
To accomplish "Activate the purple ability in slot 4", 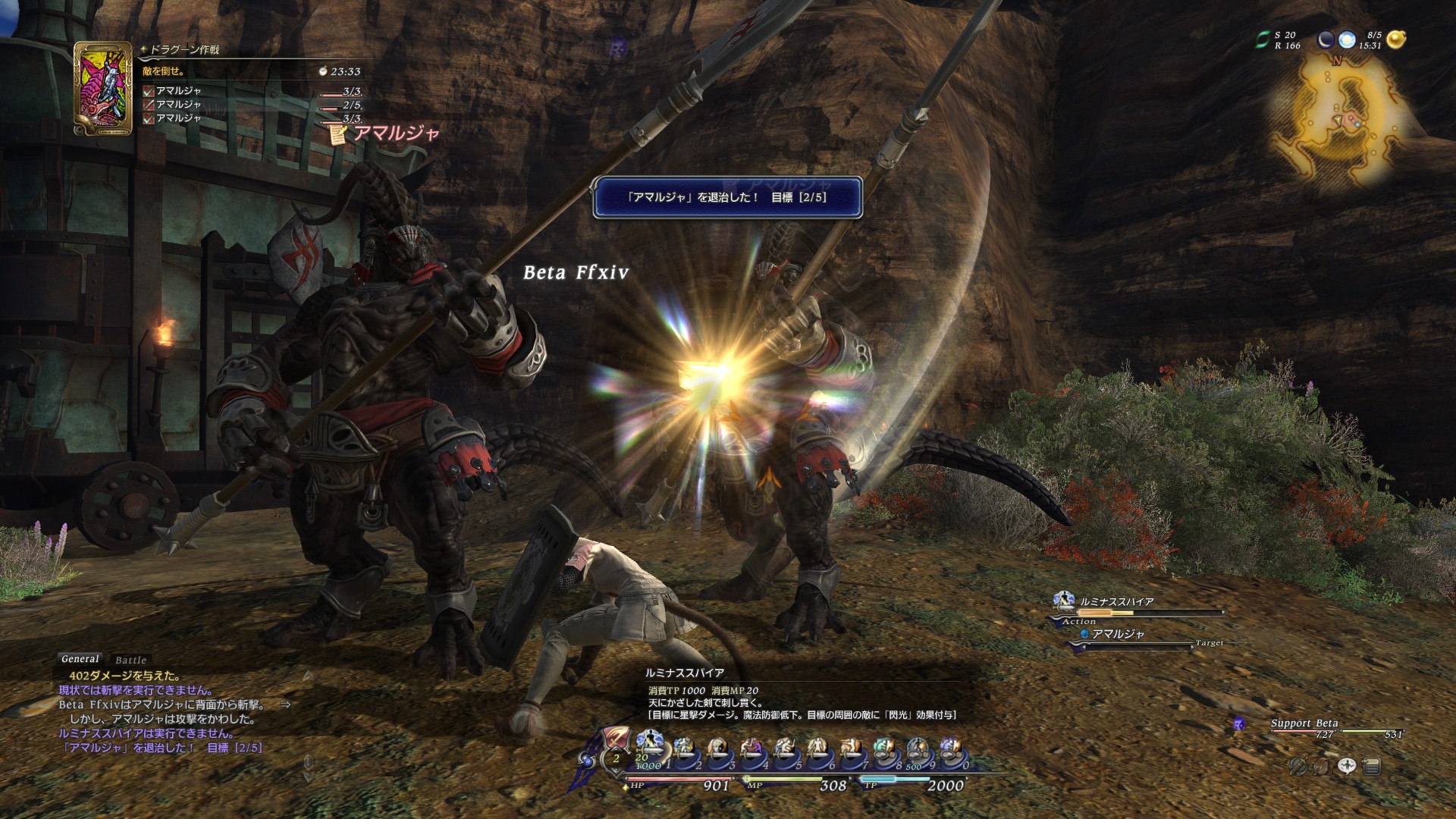I will (751, 749).
